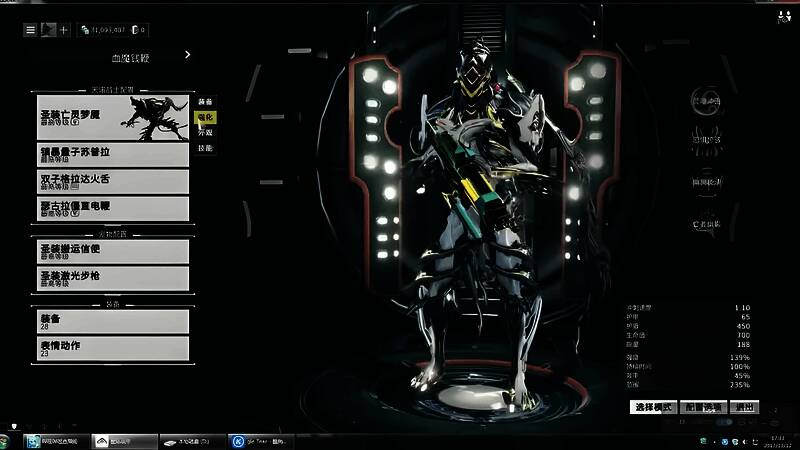This screenshot has height=450, width=800.
Task: Select the 圣装亡灵梦魇 Warframe slot
Action: pyautogui.click(x=112, y=117)
